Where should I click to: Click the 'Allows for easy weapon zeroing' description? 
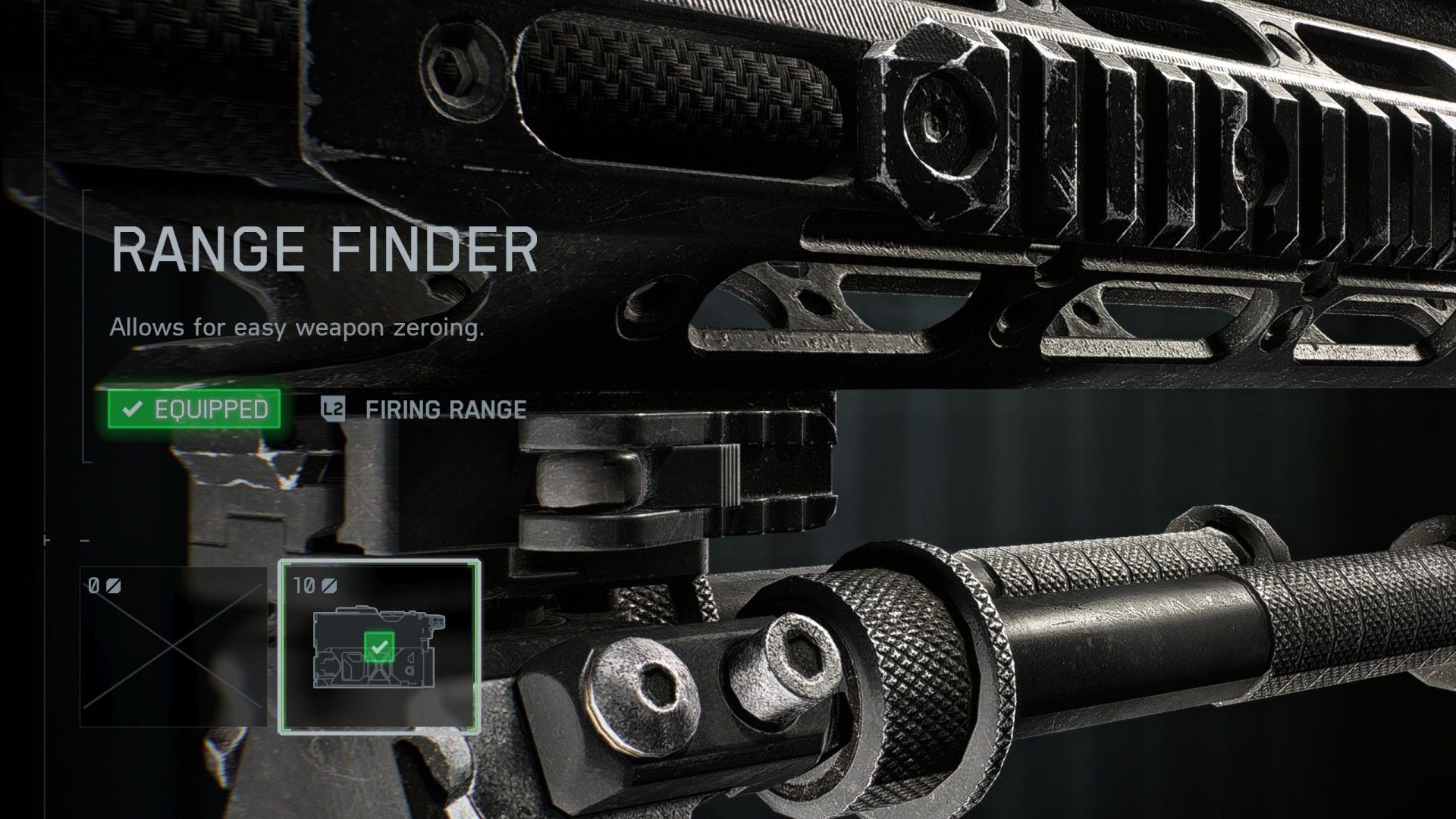click(298, 328)
